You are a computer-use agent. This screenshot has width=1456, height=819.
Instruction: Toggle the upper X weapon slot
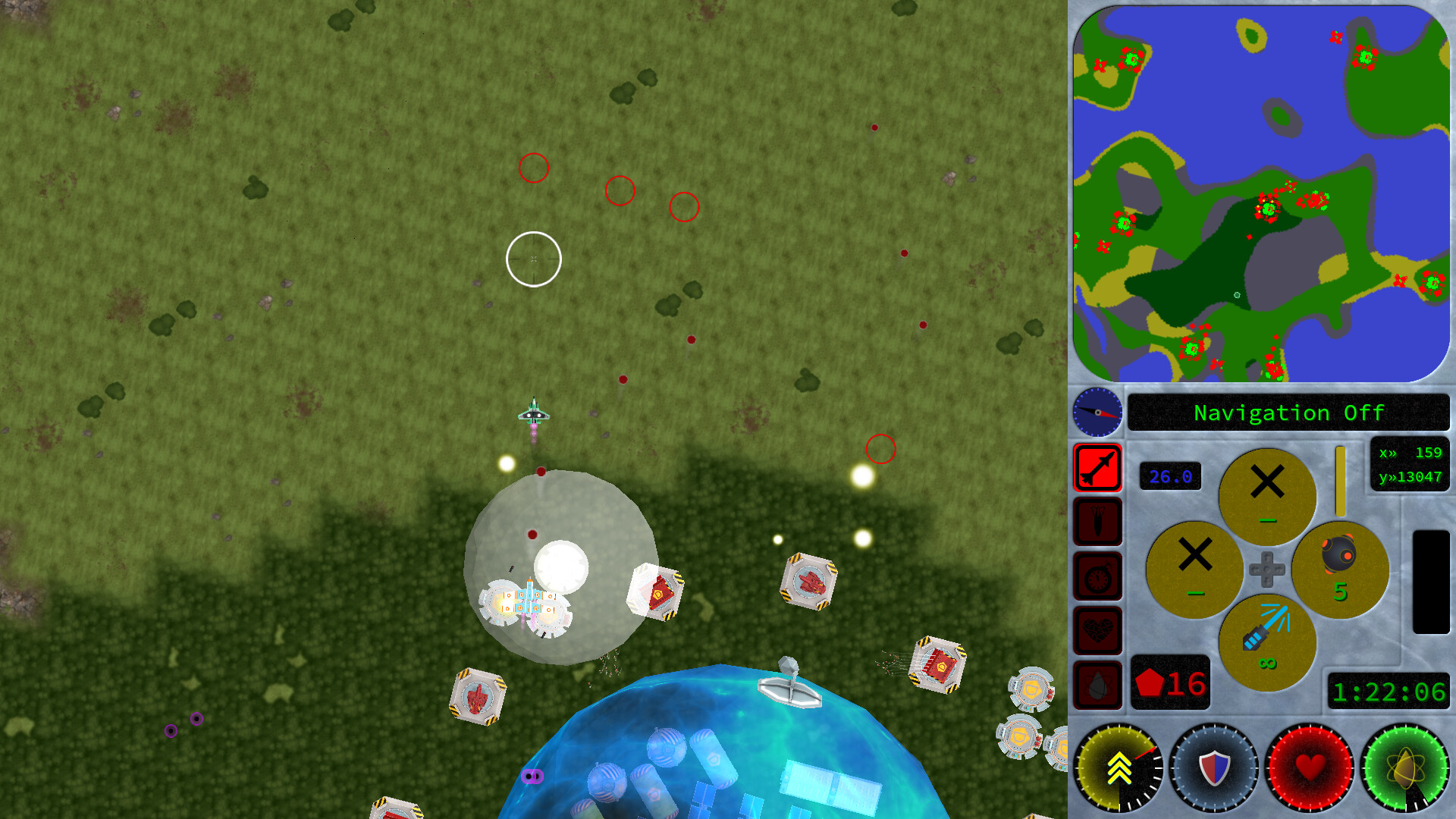click(x=1267, y=497)
